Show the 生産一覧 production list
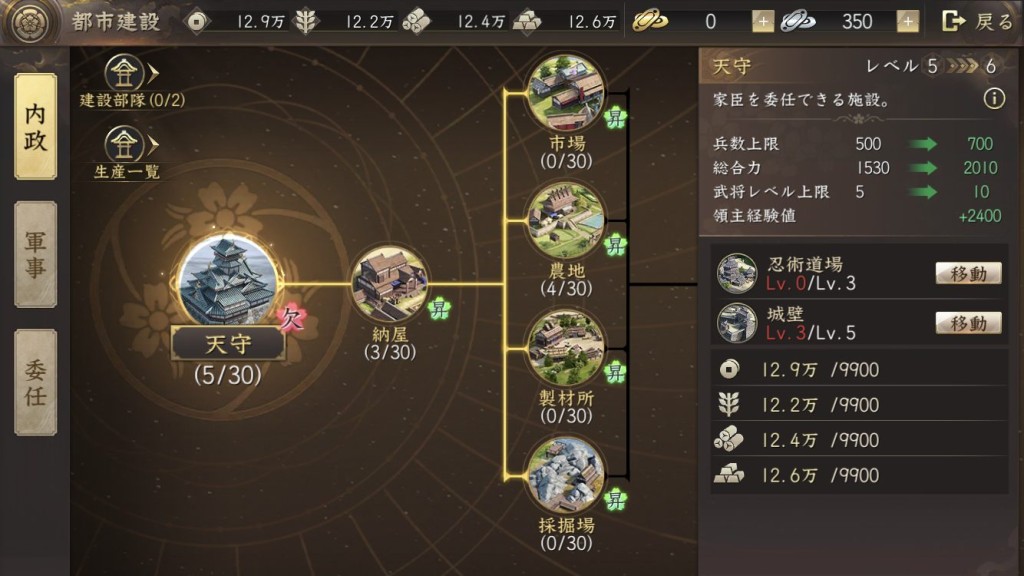The image size is (1024, 576). coord(127,144)
